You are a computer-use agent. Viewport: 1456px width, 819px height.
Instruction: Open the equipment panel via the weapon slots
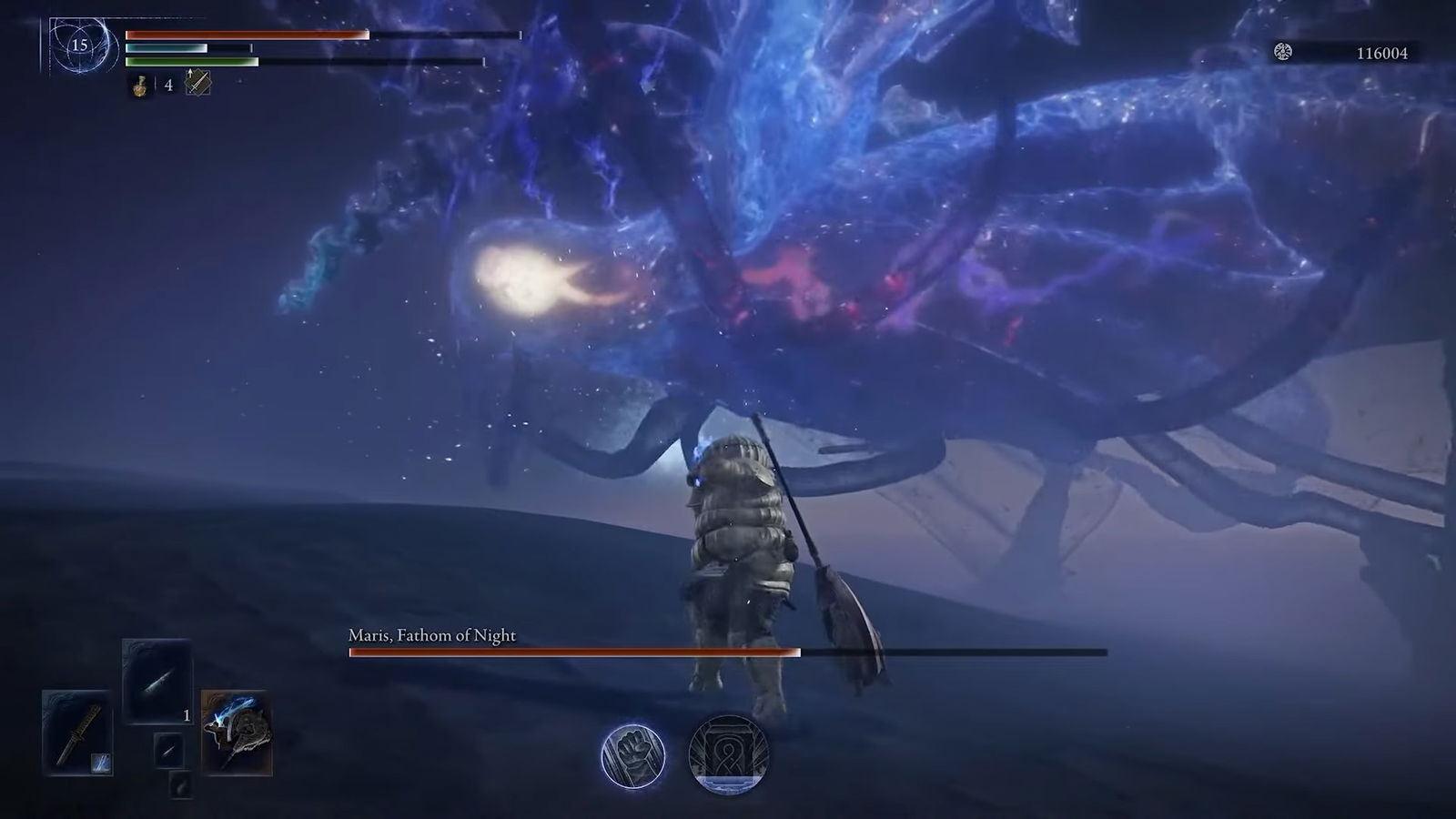[x=76, y=732]
